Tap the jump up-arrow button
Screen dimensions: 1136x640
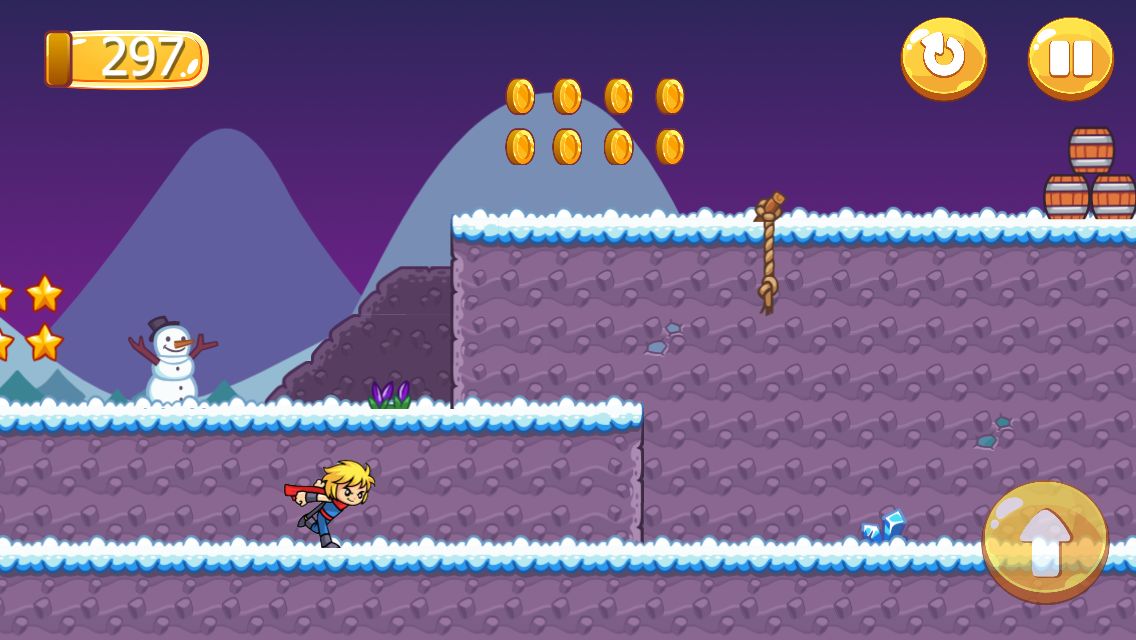click(x=1045, y=541)
